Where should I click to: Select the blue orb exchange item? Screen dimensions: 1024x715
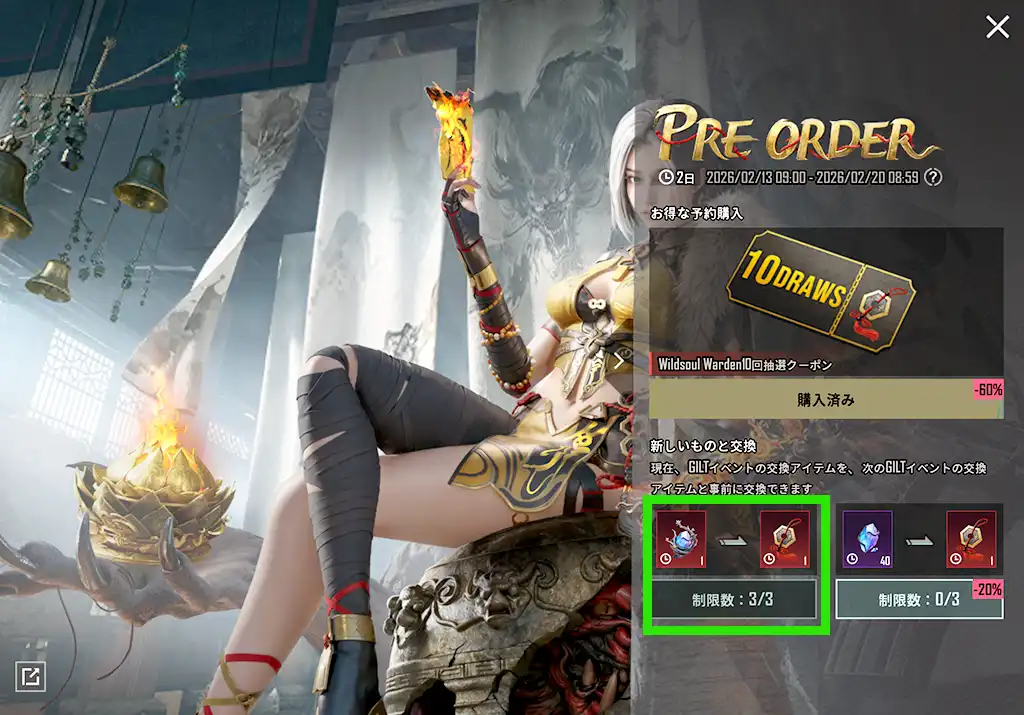click(x=682, y=539)
